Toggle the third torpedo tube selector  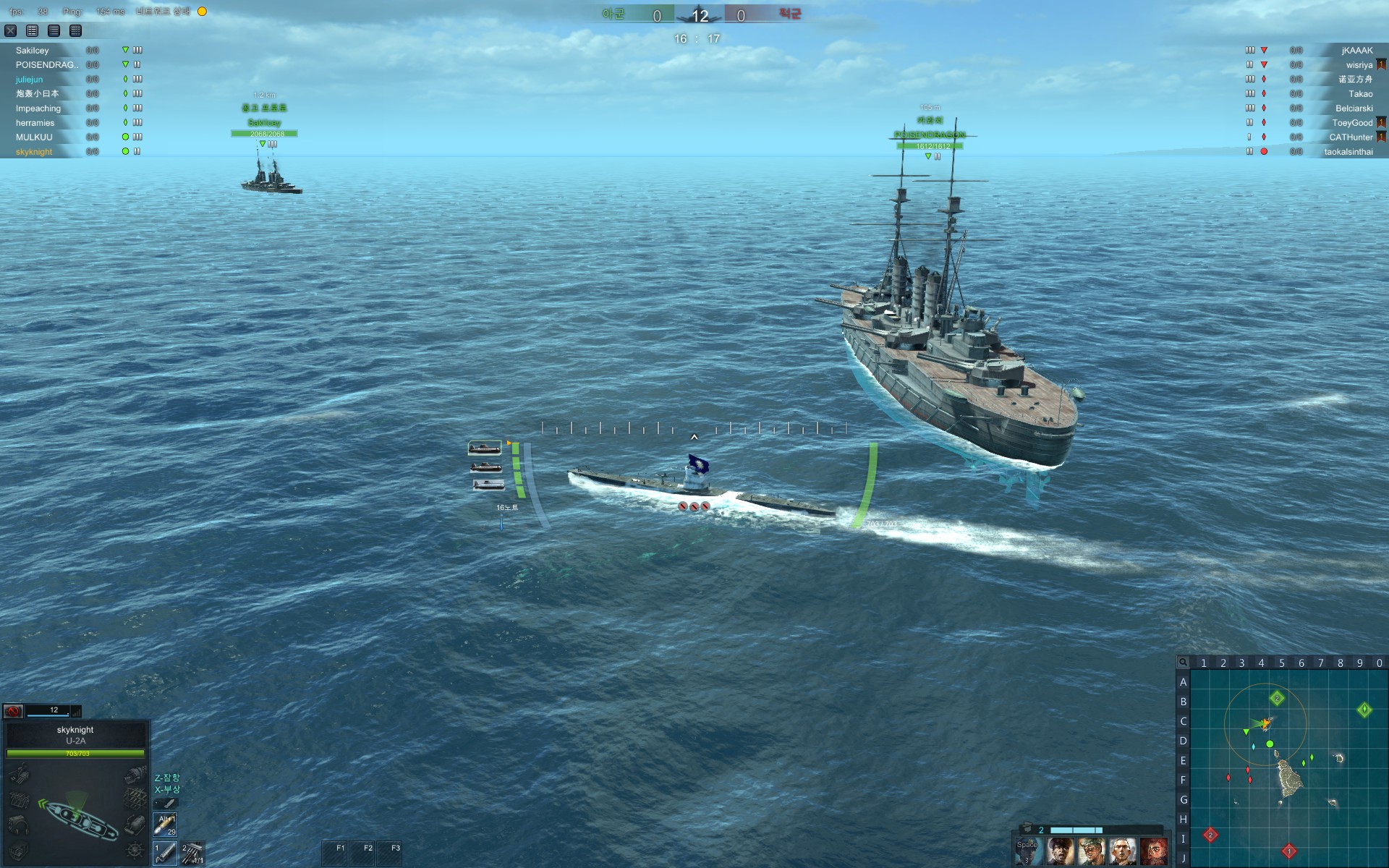pyautogui.click(x=488, y=485)
